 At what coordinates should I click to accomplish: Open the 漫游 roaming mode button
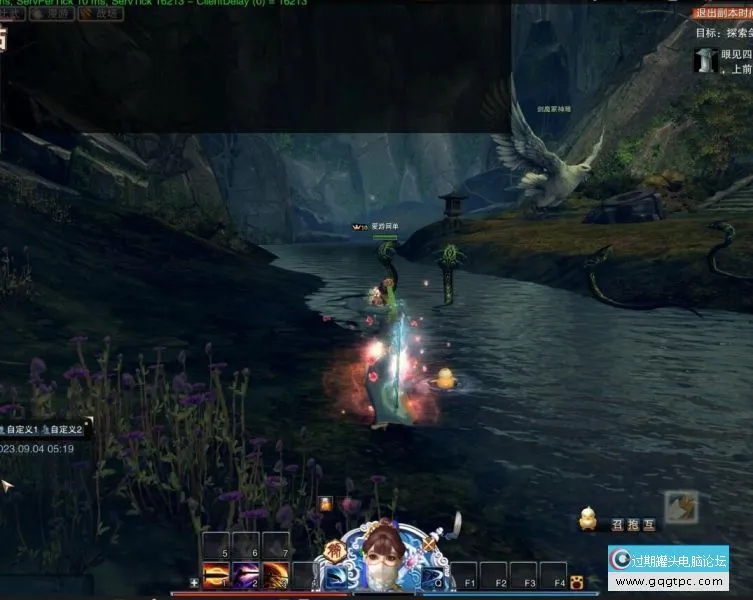point(60,14)
